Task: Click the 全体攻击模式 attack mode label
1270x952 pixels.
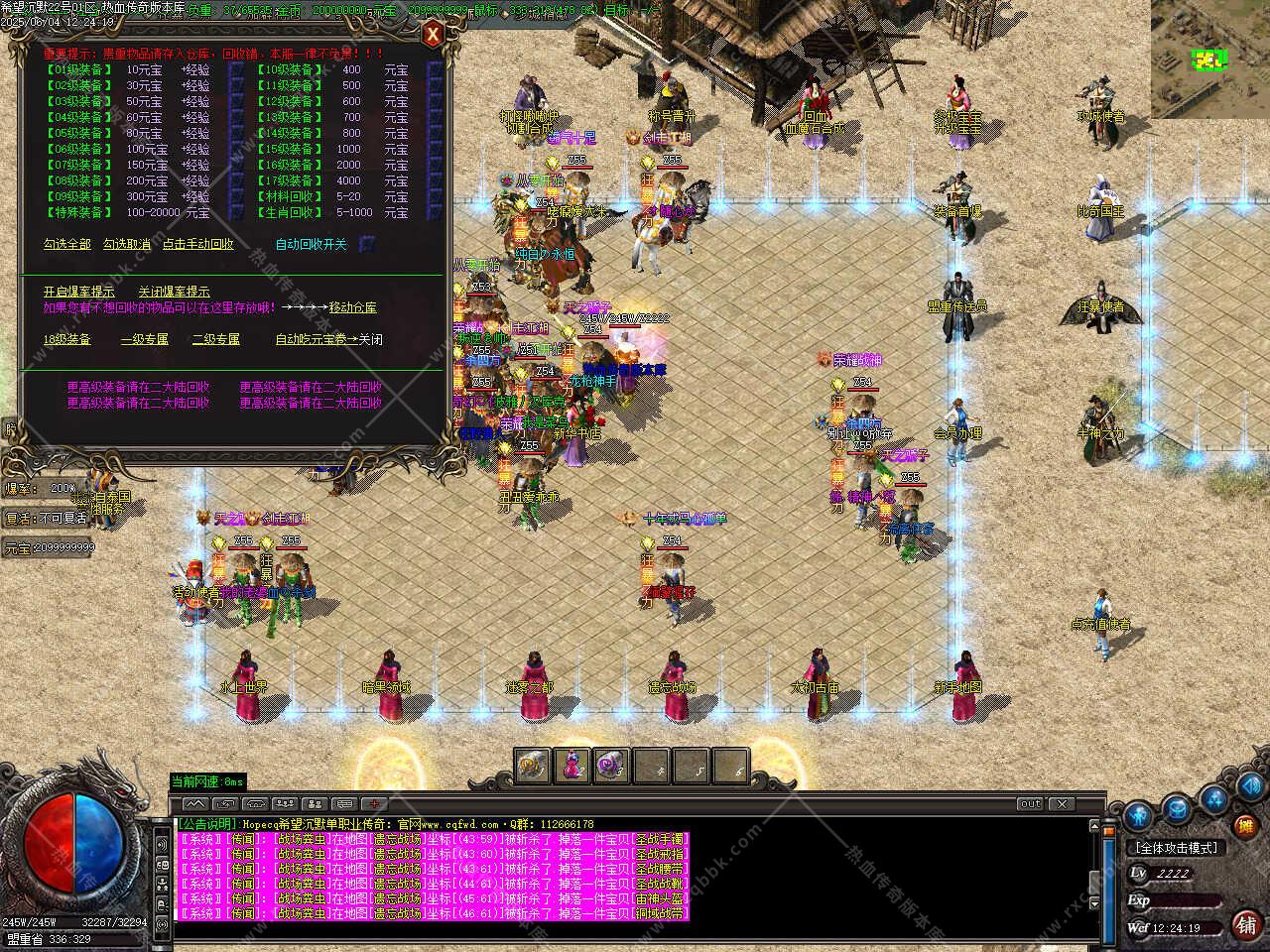Action: point(1176,848)
